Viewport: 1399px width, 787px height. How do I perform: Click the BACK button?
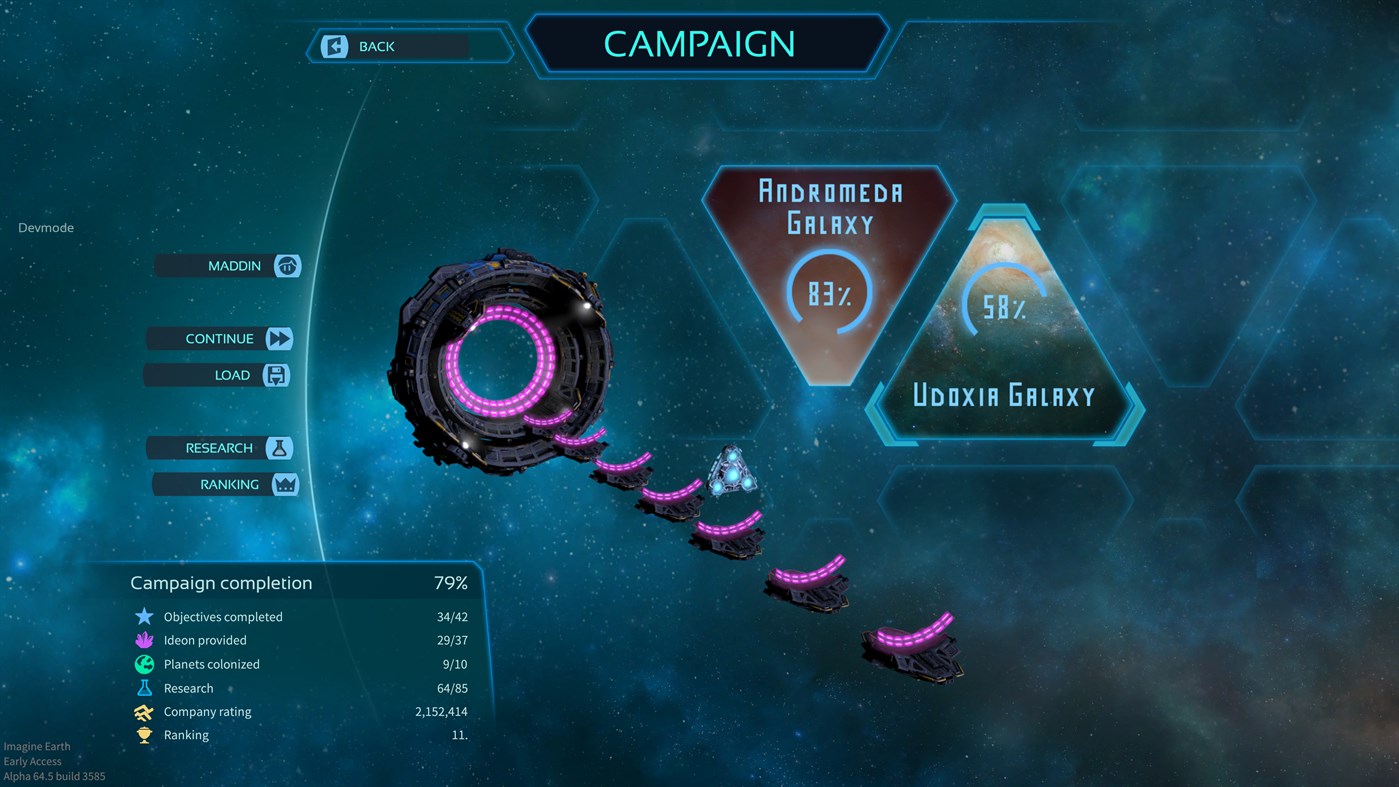tap(375, 46)
